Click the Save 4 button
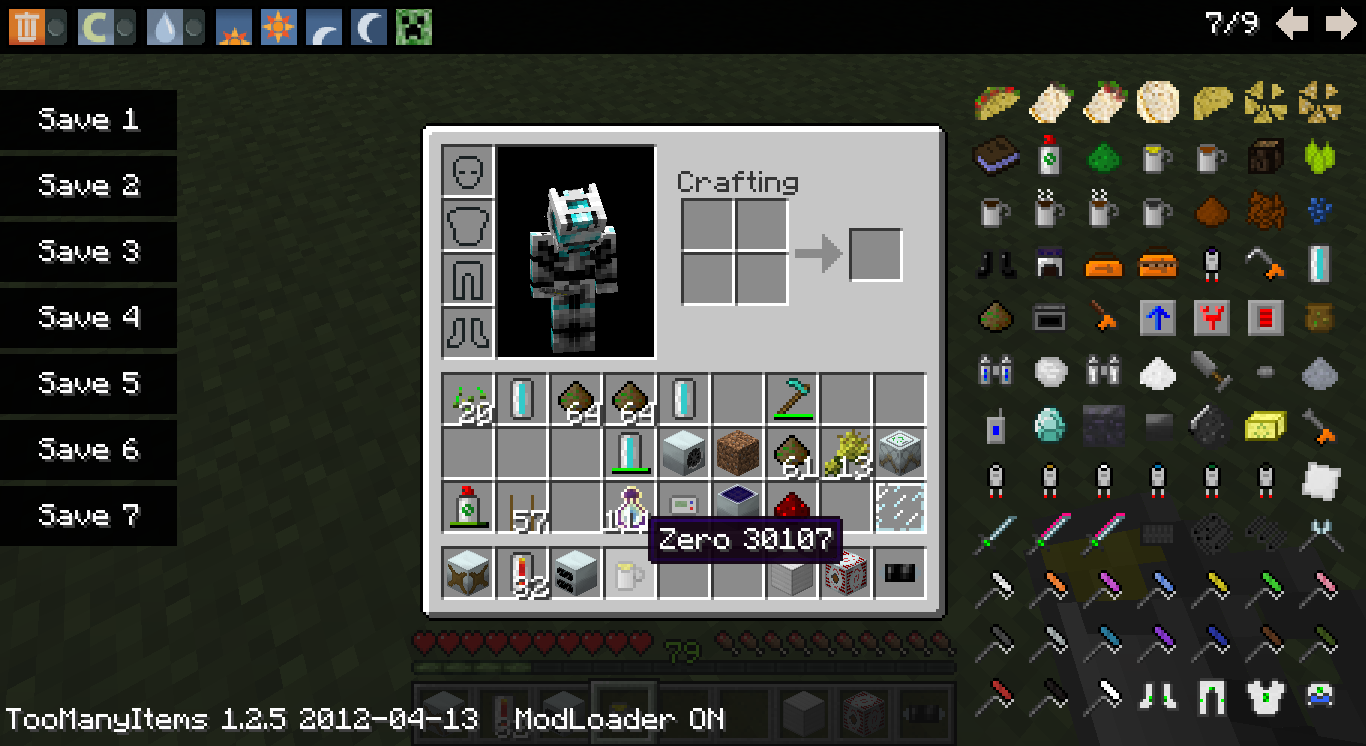The image size is (1366, 746). 88,318
